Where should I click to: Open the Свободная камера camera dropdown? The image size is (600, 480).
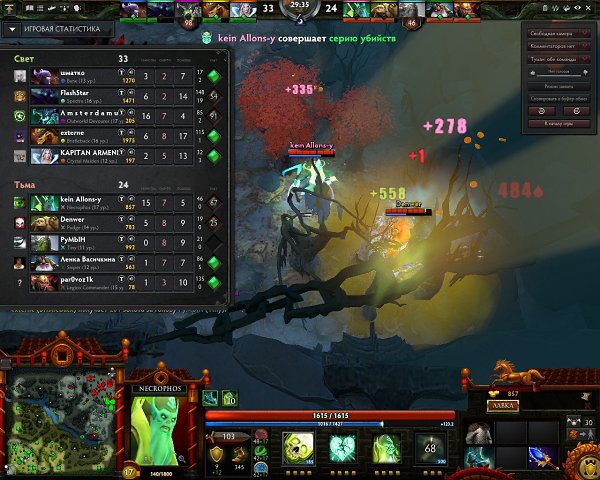tap(558, 33)
